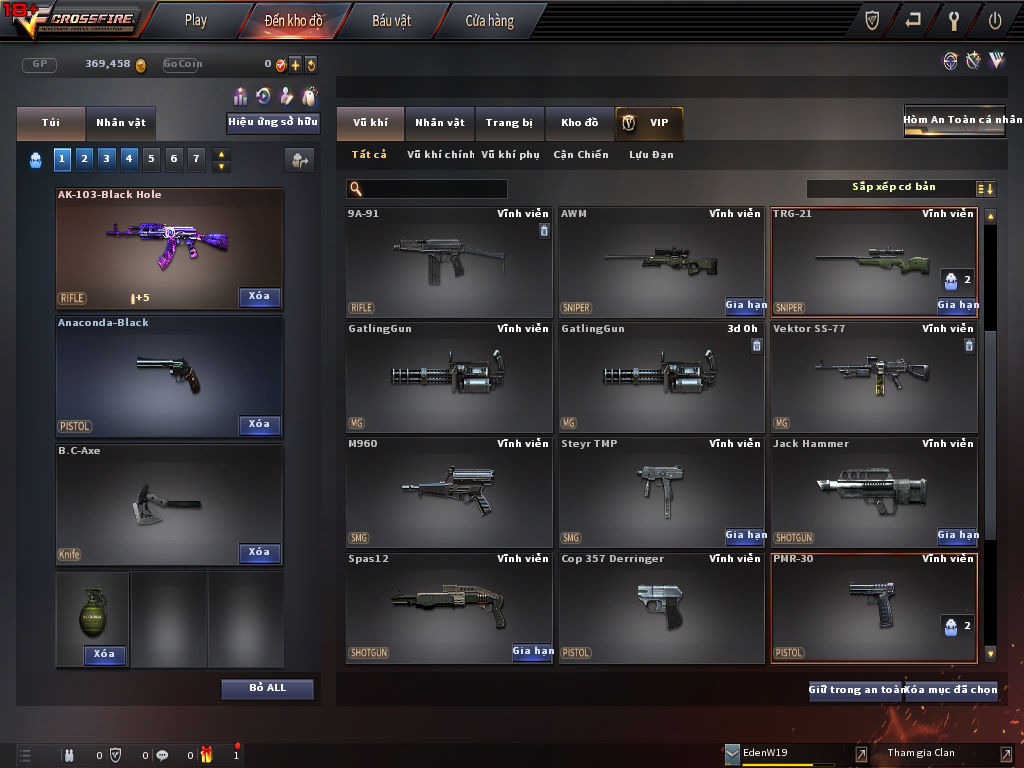Extend the Jack Hammer with Gia hạn
The height and width of the screenshot is (768, 1024).
[x=958, y=536]
